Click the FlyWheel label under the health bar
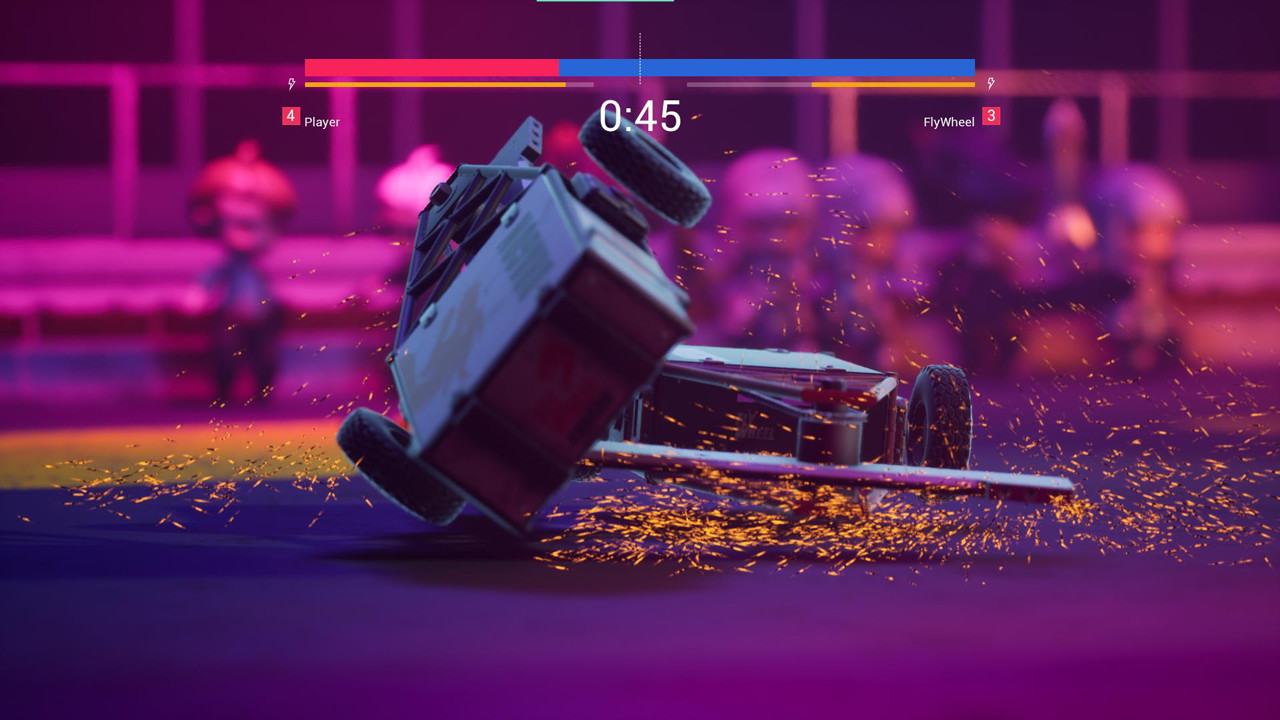This screenshot has height=720, width=1280. (x=948, y=123)
